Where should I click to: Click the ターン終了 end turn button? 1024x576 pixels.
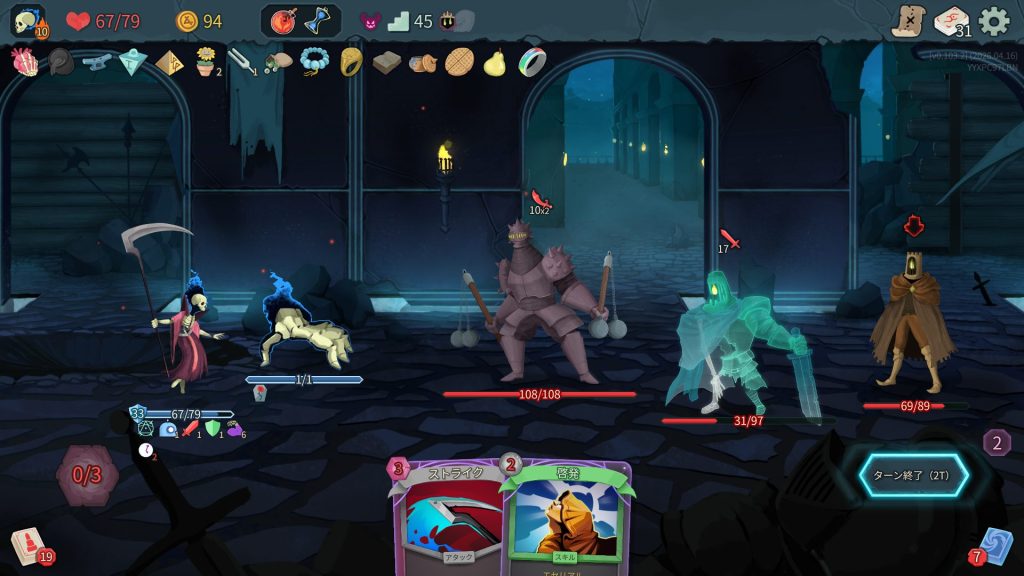[x=913, y=475]
